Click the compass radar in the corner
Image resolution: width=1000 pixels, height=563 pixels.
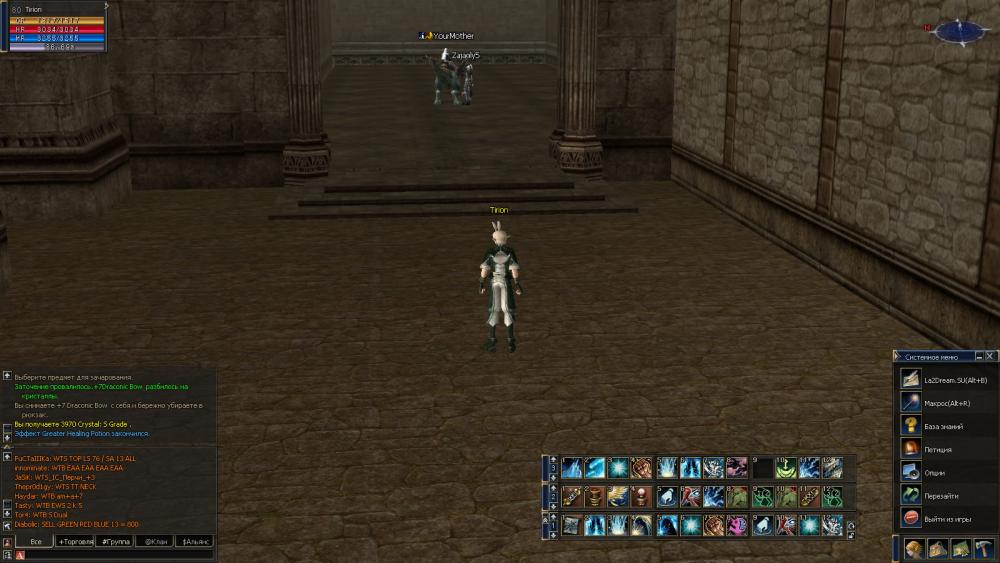[x=959, y=32]
